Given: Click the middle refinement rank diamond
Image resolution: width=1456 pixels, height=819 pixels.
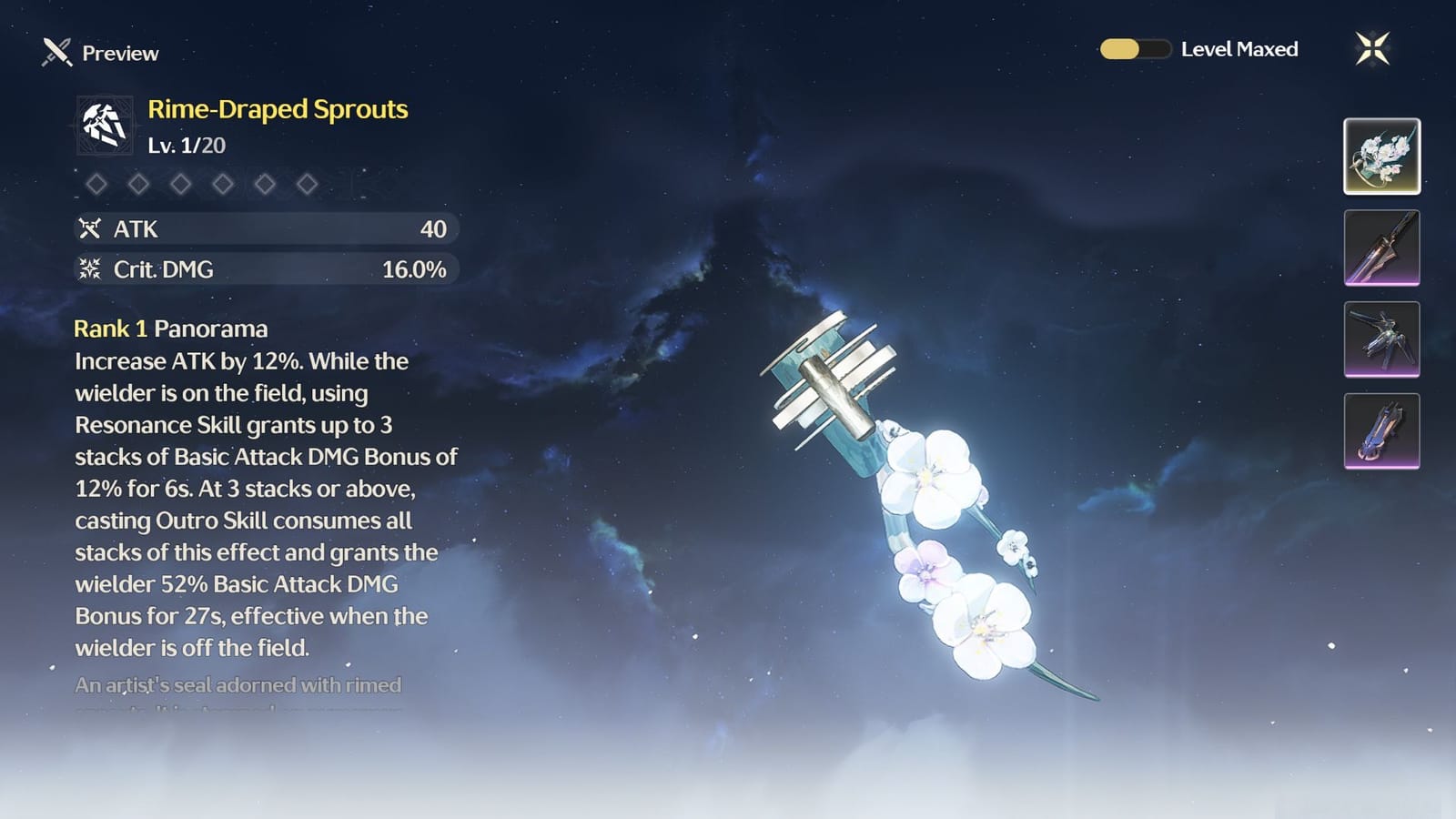Looking at the screenshot, I should click(x=180, y=184).
